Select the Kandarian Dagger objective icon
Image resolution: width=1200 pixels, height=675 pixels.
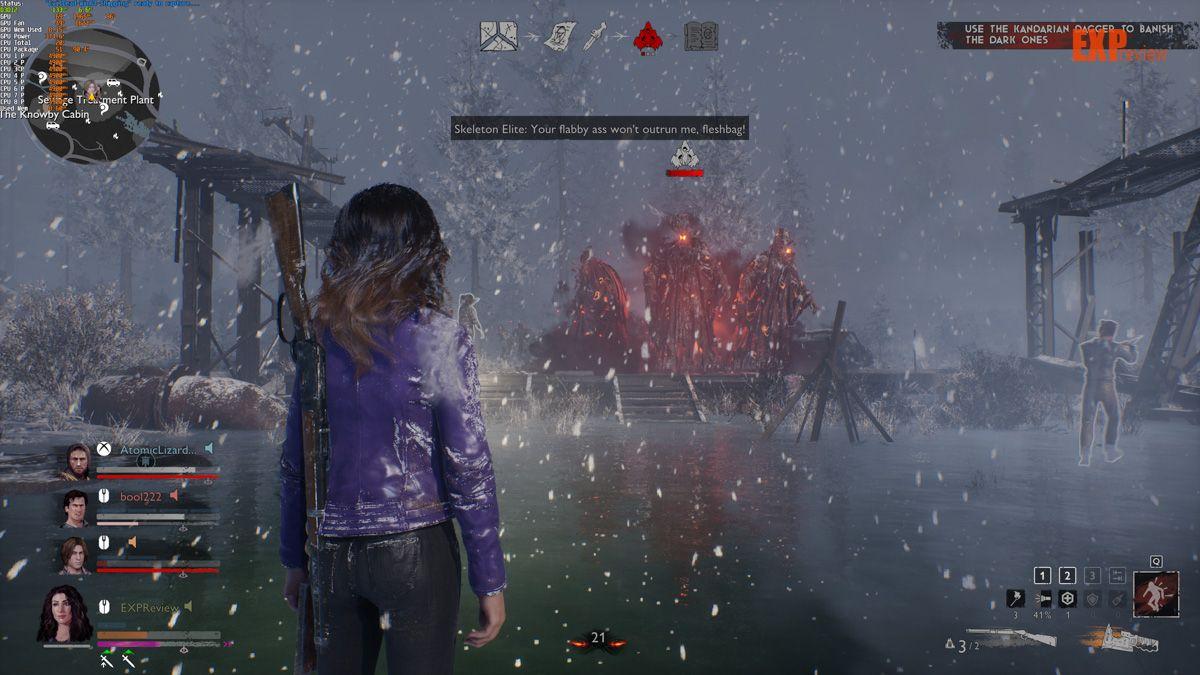pos(599,37)
